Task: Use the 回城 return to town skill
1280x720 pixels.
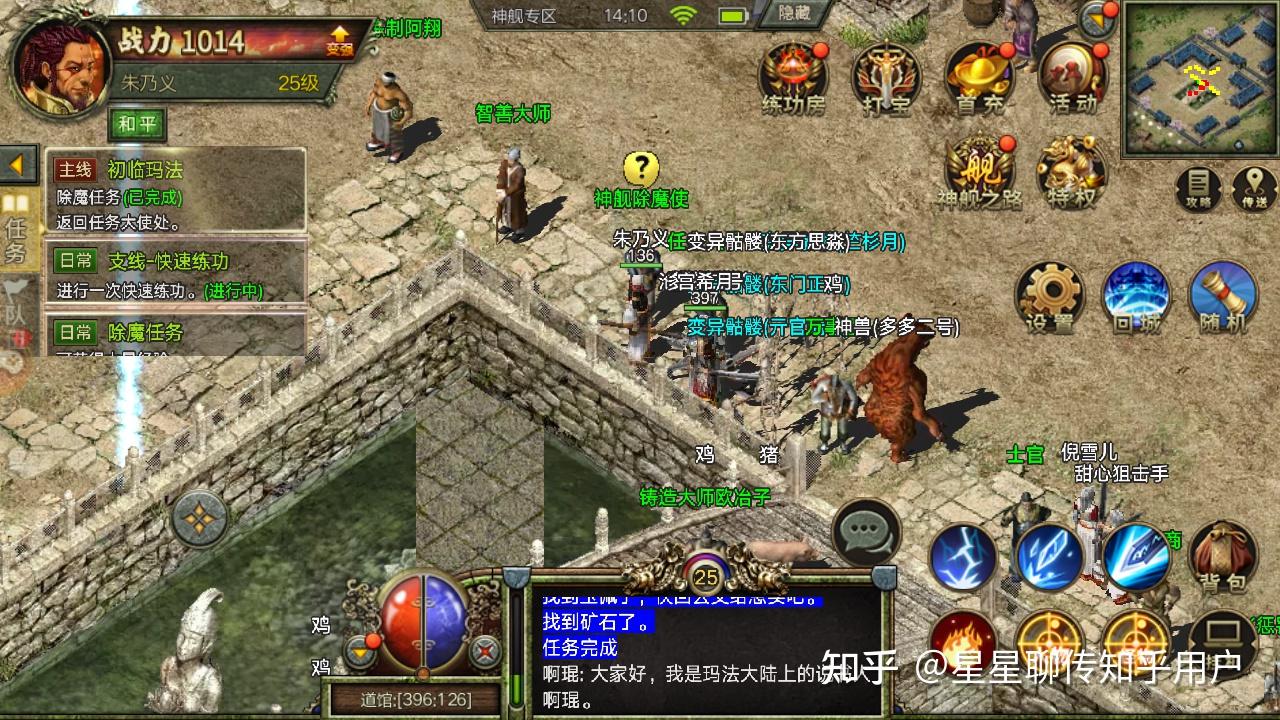Action: [1136, 297]
